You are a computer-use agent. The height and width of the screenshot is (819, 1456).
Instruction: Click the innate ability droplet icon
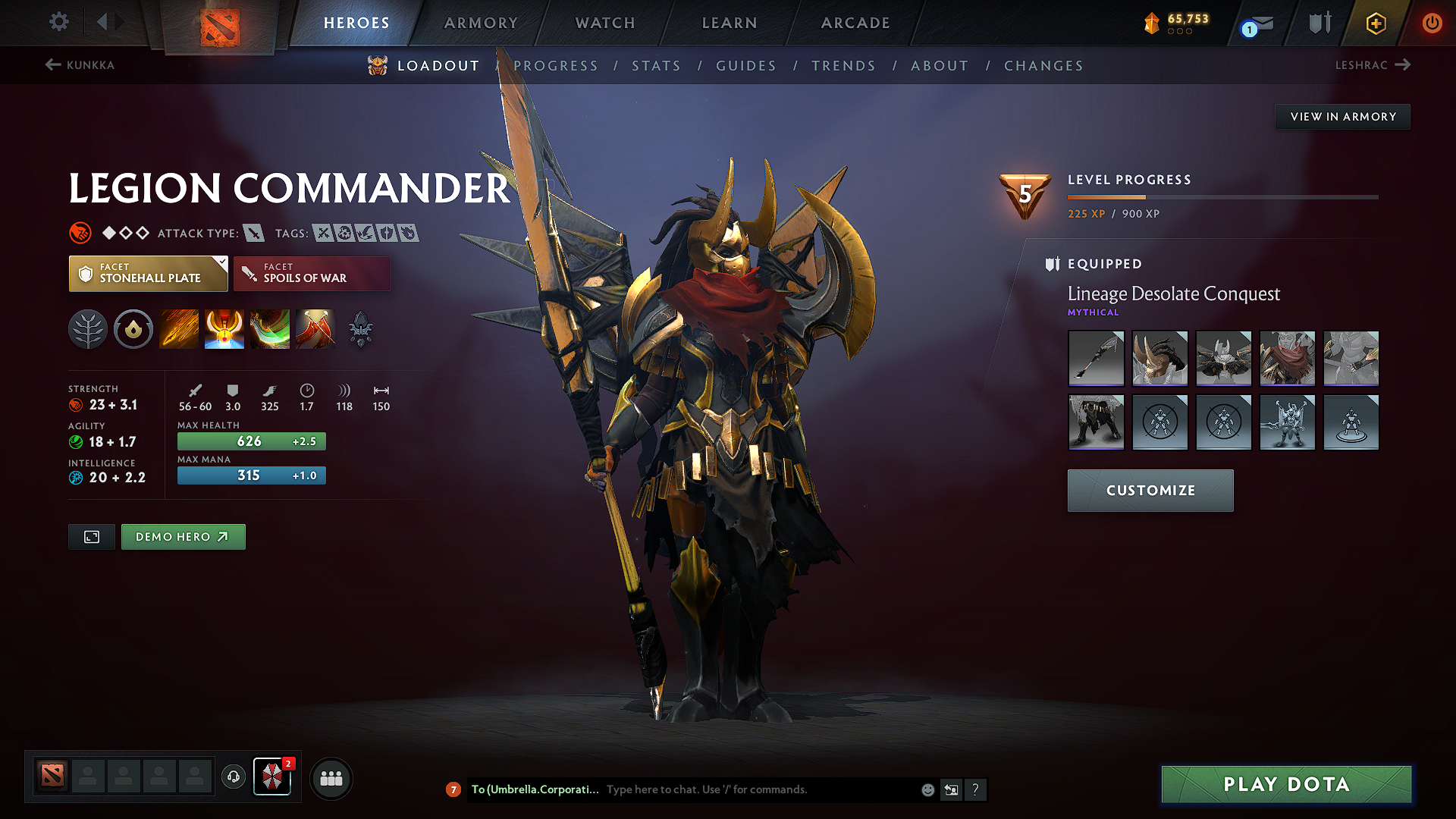tap(133, 328)
